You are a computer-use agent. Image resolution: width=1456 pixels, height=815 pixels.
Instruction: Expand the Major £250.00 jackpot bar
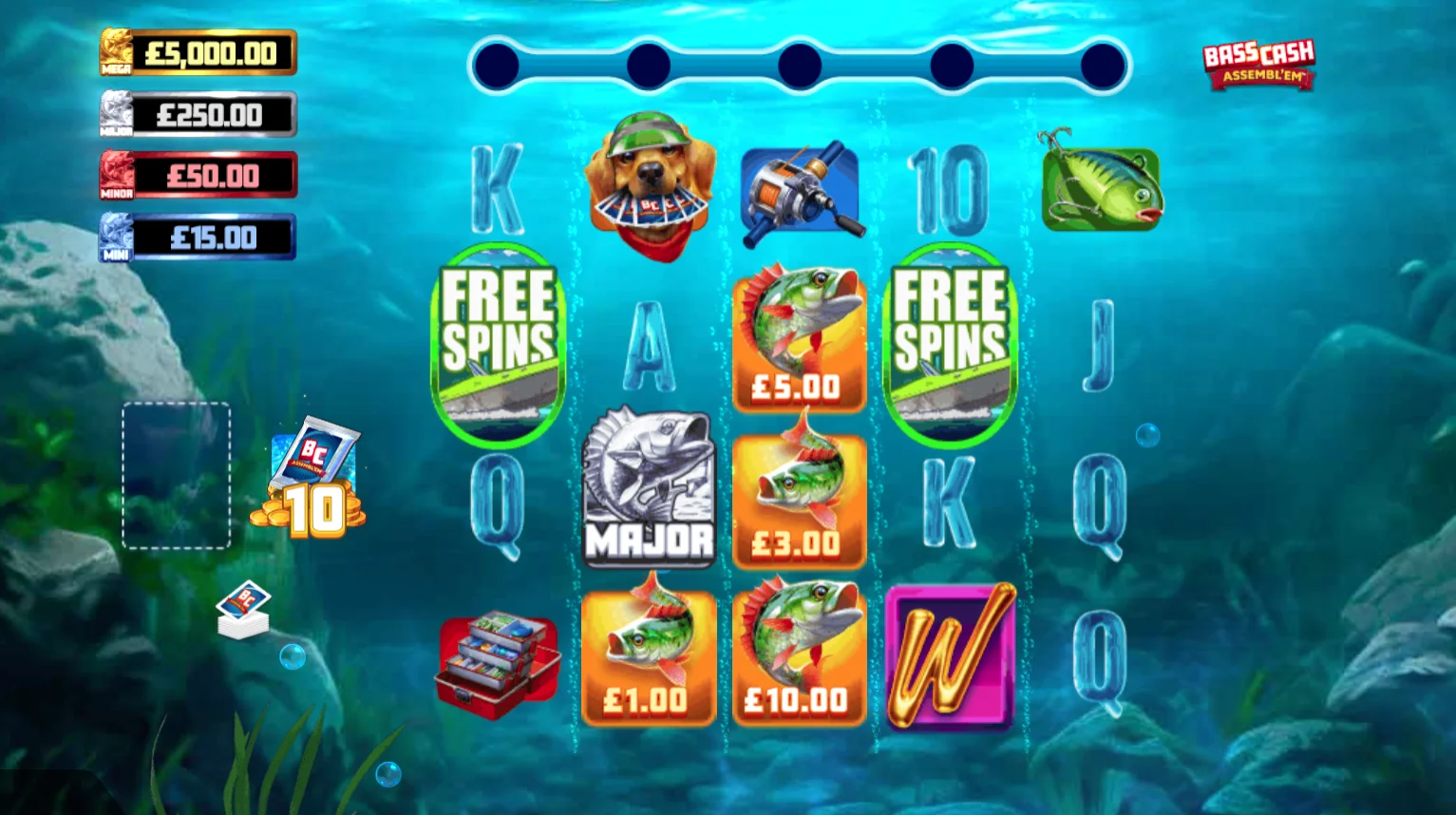[x=197, y=114]
